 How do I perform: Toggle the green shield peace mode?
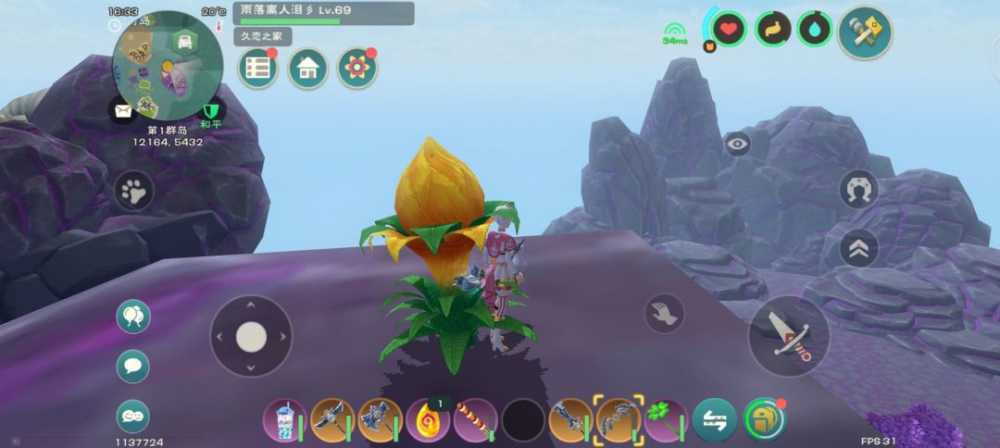[x=211, y=111]
